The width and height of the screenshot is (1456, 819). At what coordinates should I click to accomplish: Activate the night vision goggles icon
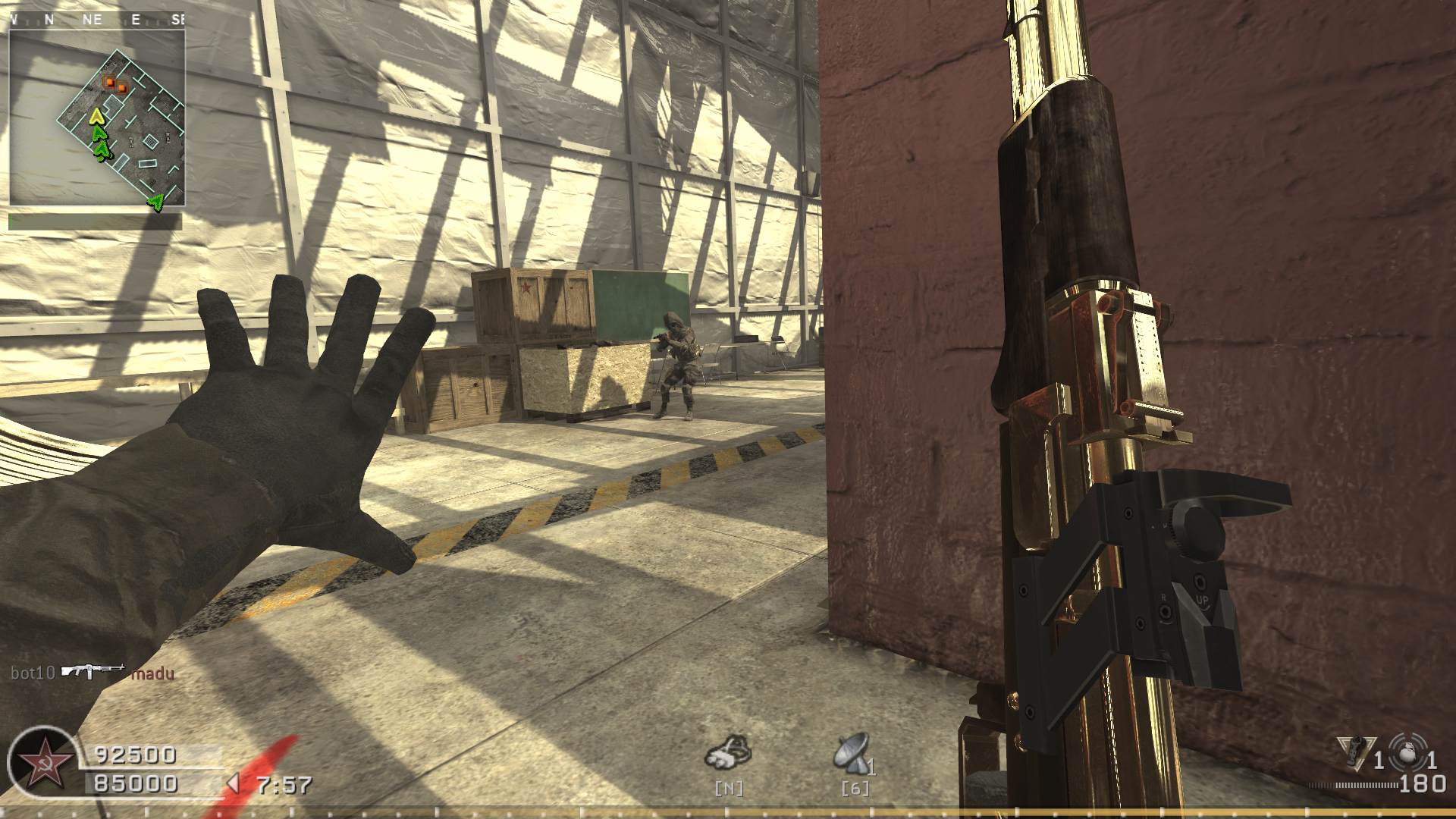(730, 752)
